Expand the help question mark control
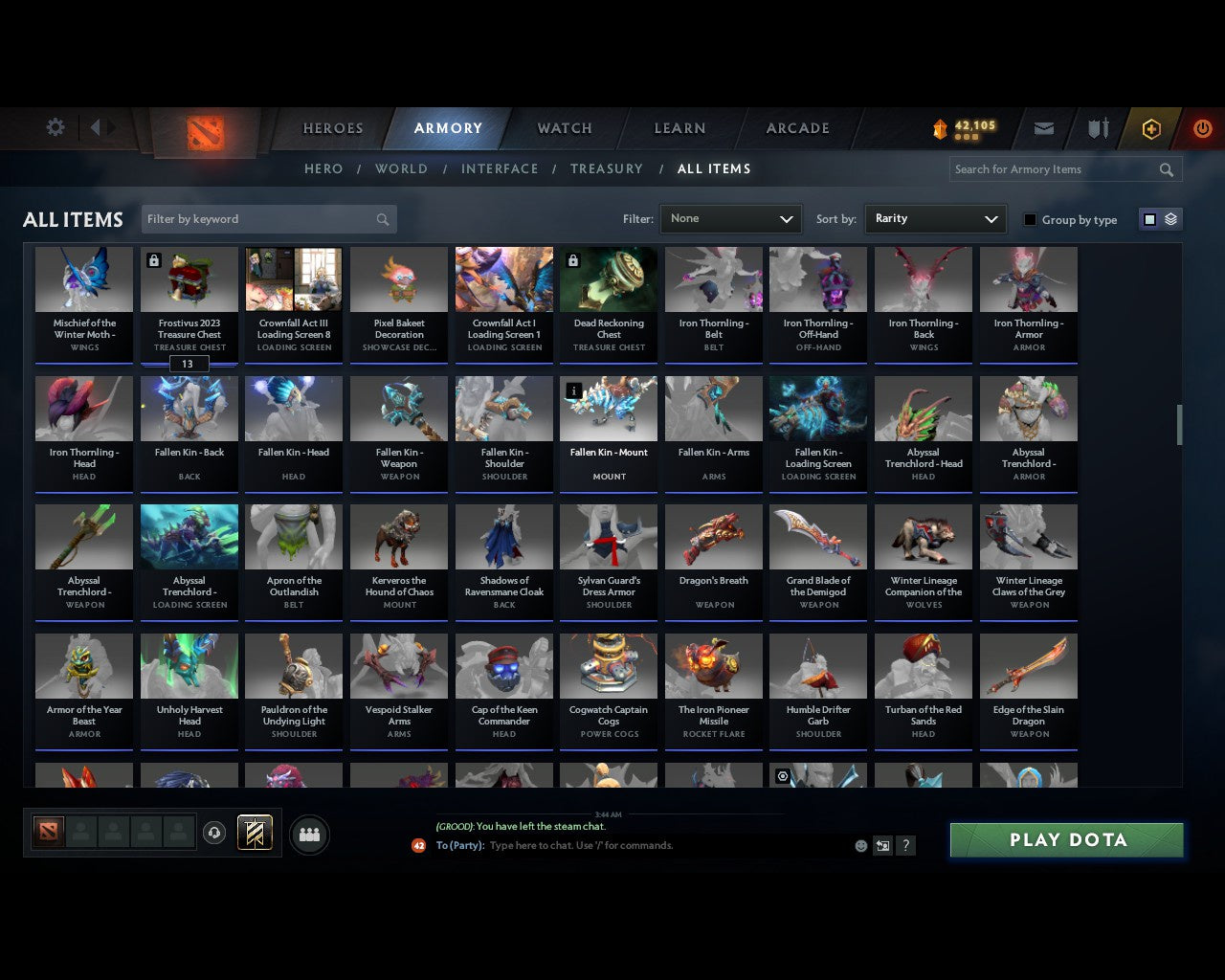This screenshot has height=980, width=1225. [905, 845]
